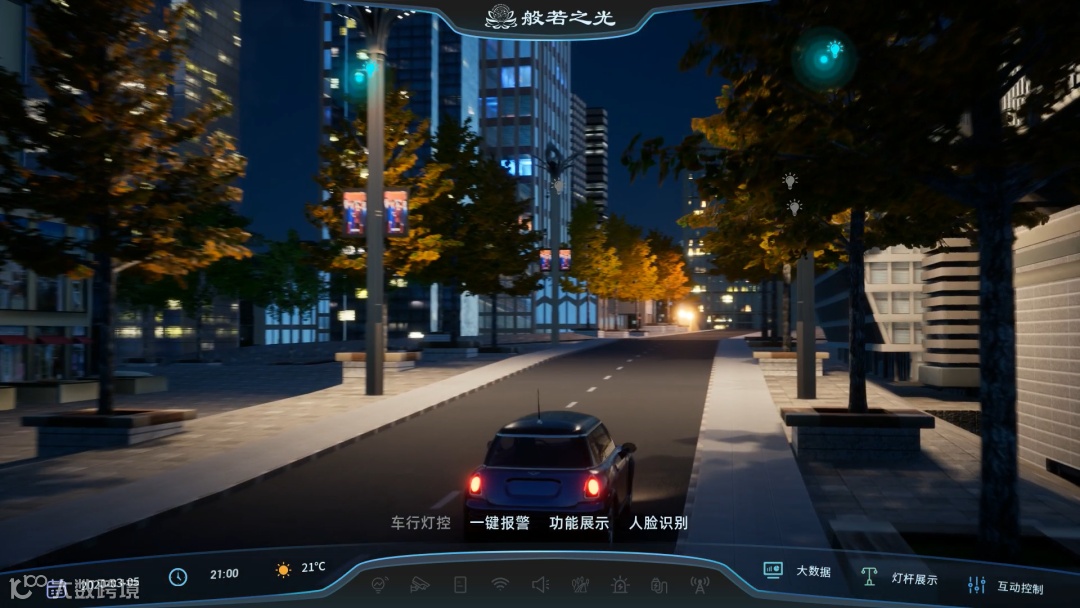The height and width of the screenshot is (608, 1080).
Task: Select the info screen panel icon
Action: (460, 584)
